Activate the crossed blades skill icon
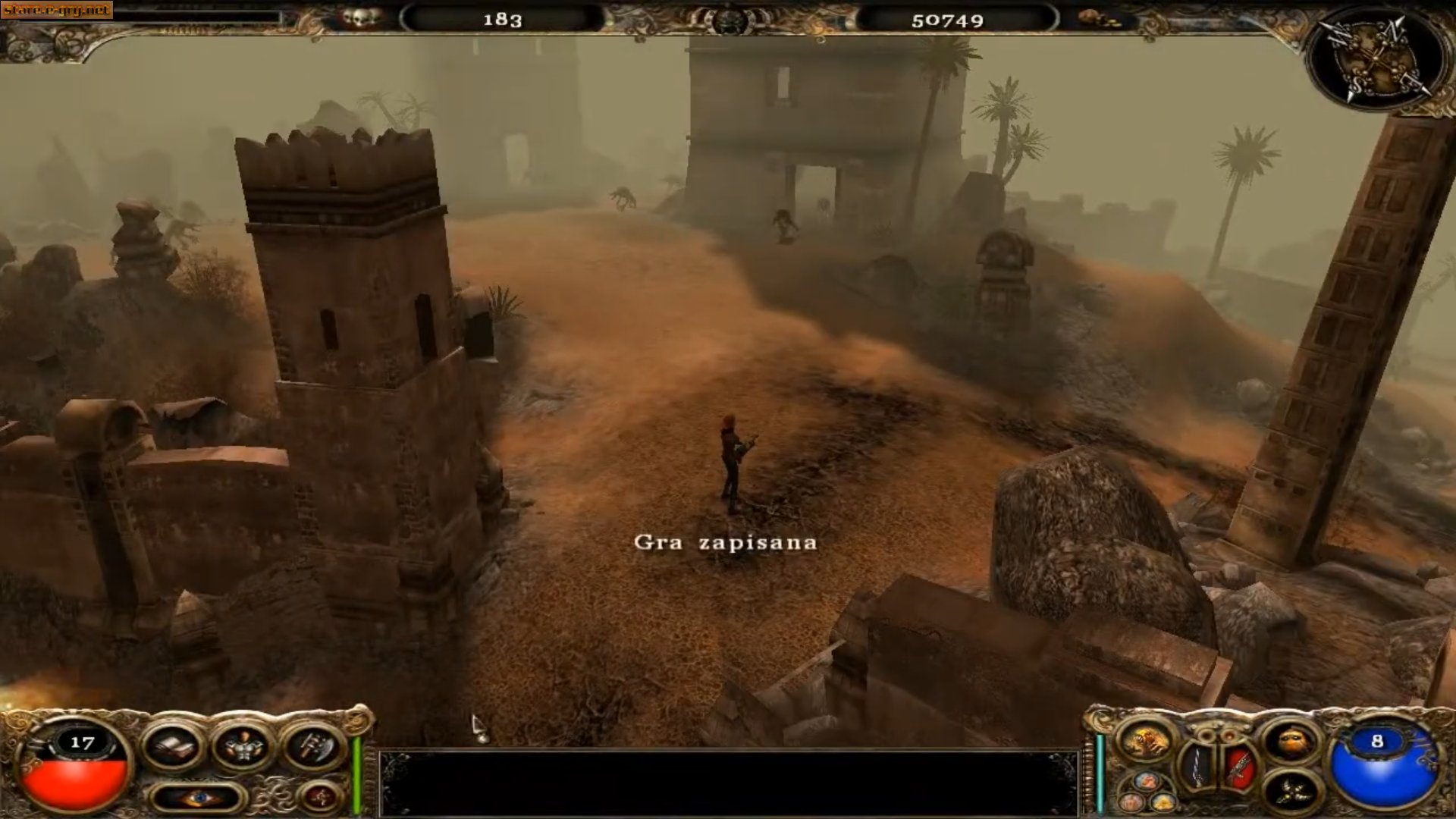This screenshot has height=819, width=1456. (1290, 792)
